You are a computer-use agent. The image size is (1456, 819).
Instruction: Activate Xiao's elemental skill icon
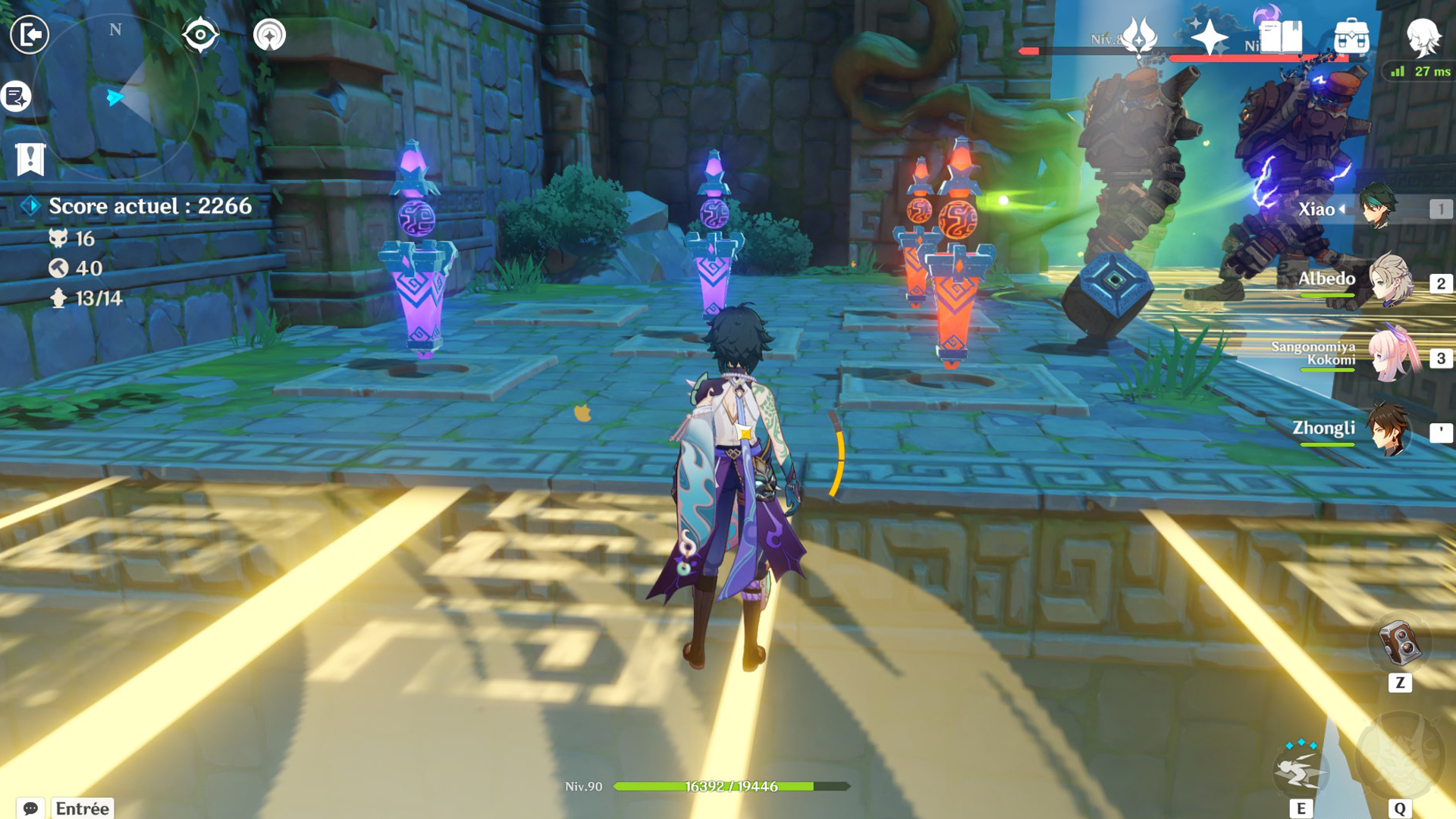[x=1301, y=770]
